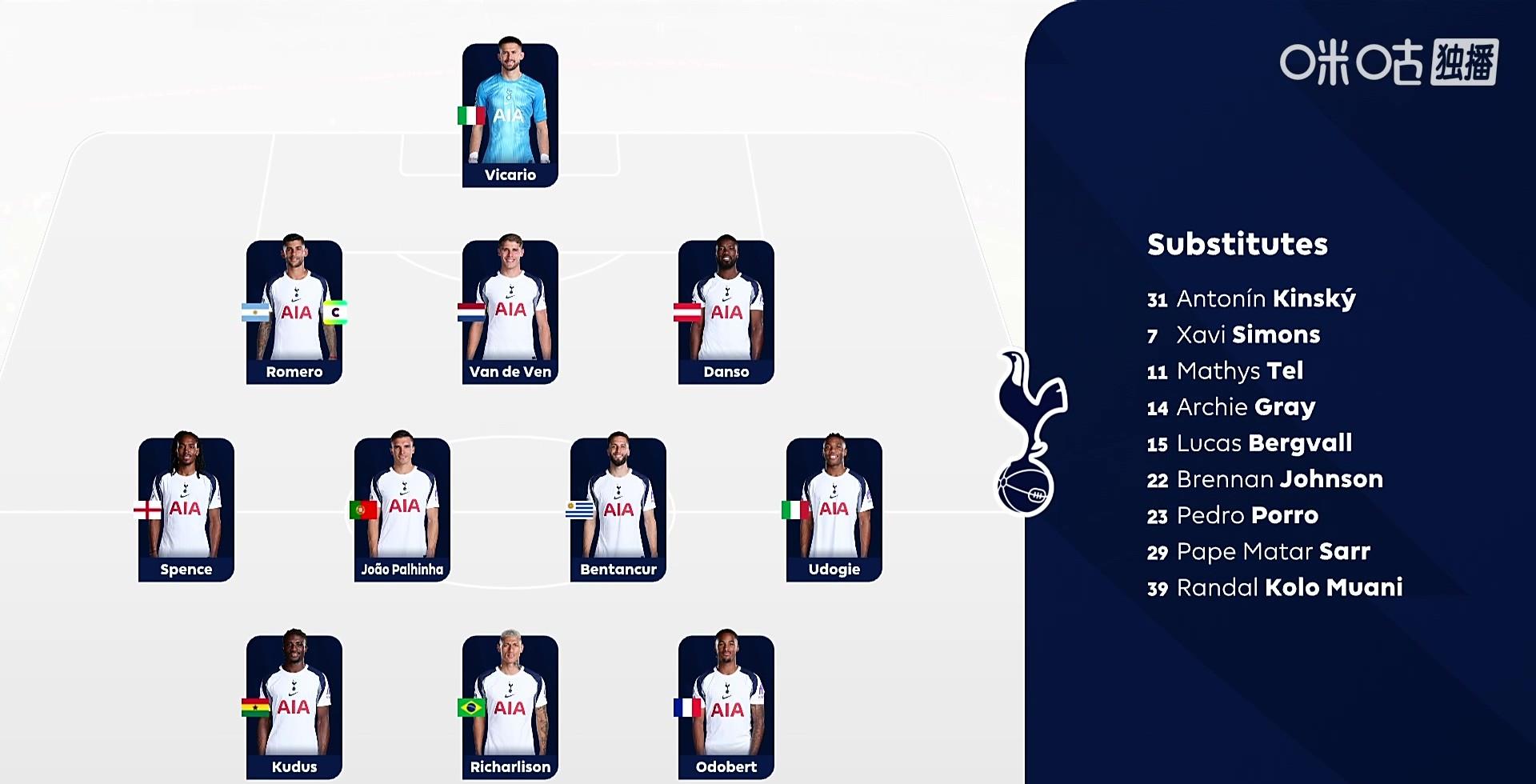Choose Xavi Simons in the substitutes list
Screen dimensions: 1536x784
(x=1234, y=335)
